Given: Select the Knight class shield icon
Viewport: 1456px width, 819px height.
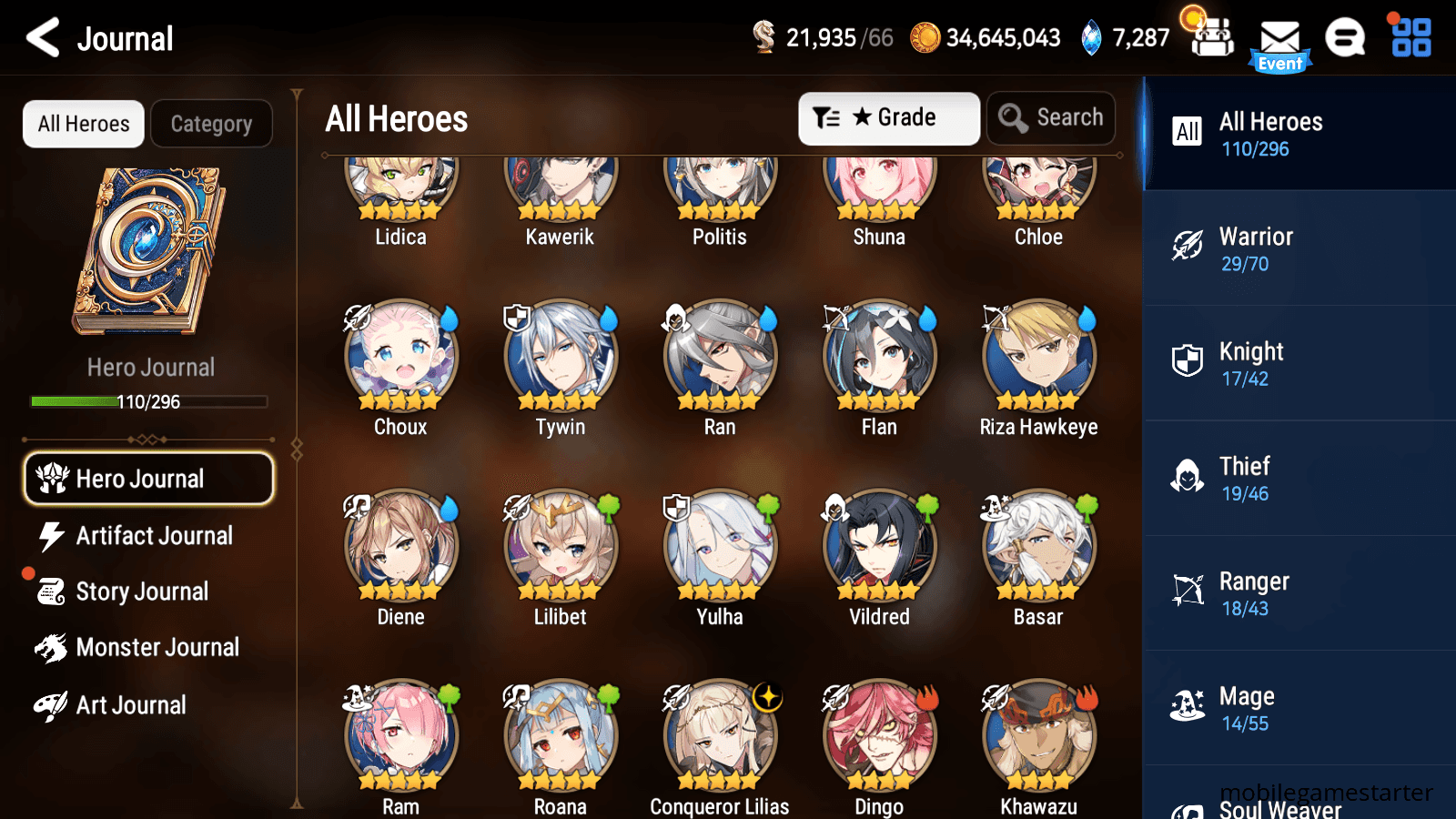Looking at the screenshot, I should click(x=1188, y=361).
